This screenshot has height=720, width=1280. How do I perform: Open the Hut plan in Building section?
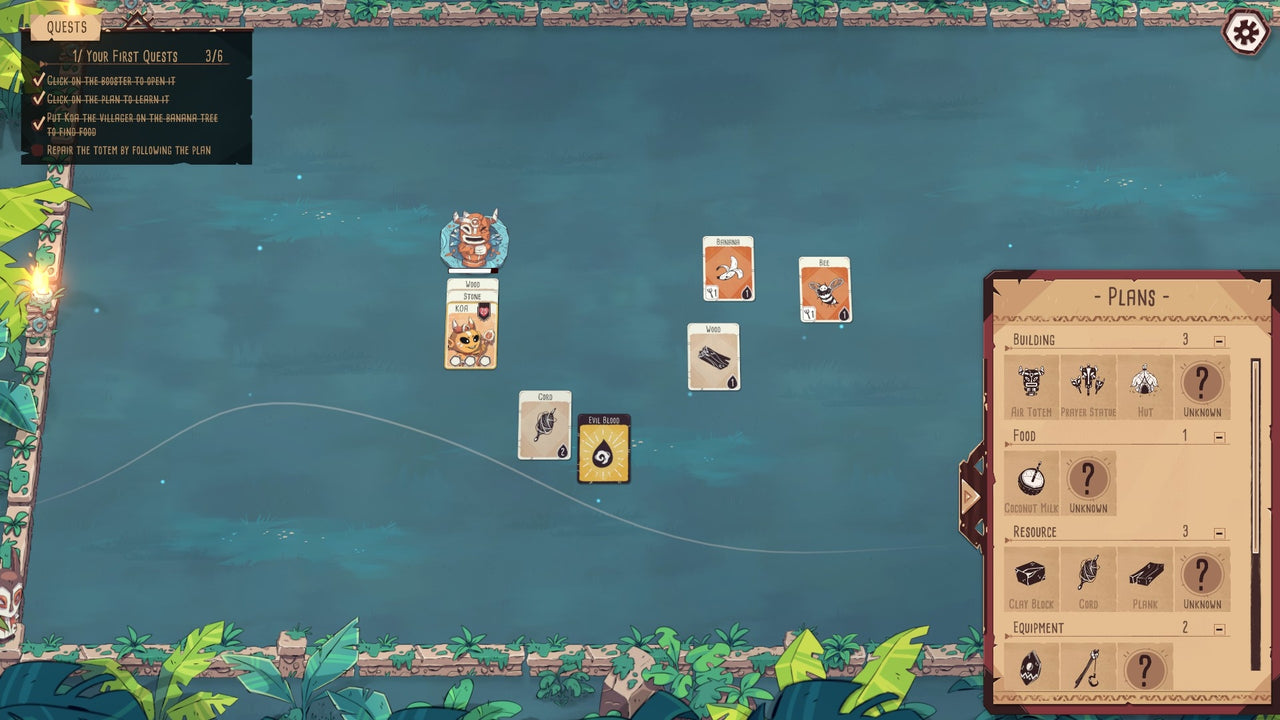(1145, 383)
